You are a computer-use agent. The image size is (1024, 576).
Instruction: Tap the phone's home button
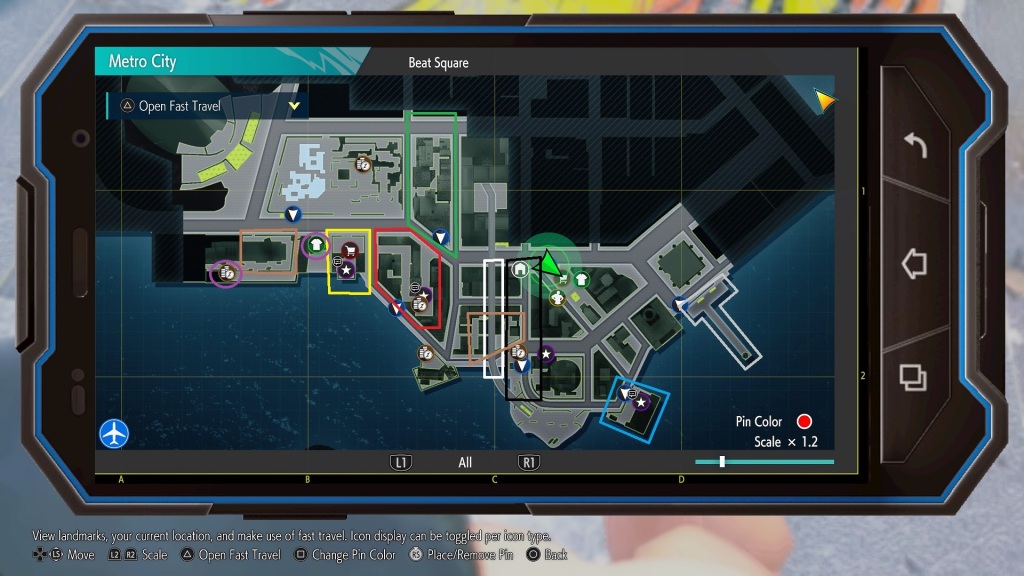[914, 264]
